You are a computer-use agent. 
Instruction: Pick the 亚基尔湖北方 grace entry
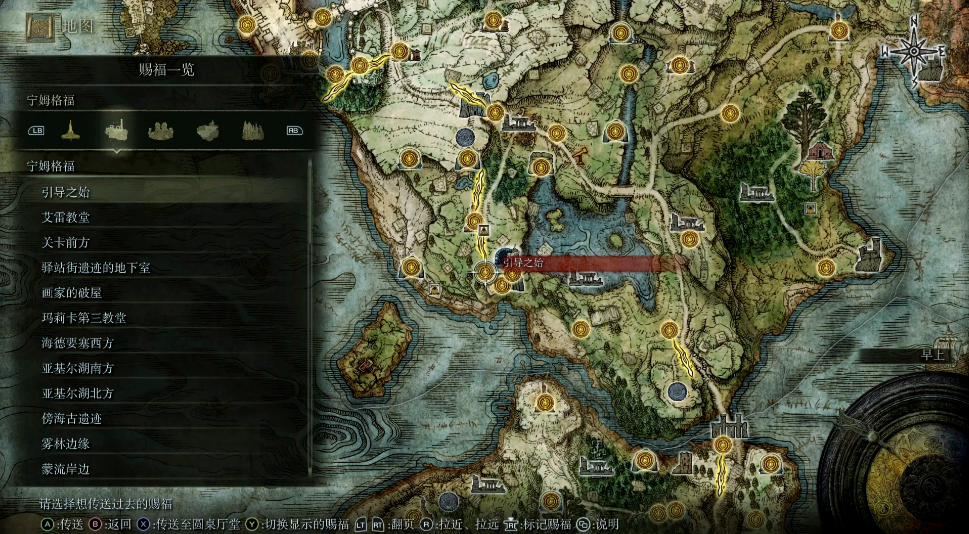(x=160, y=393)
